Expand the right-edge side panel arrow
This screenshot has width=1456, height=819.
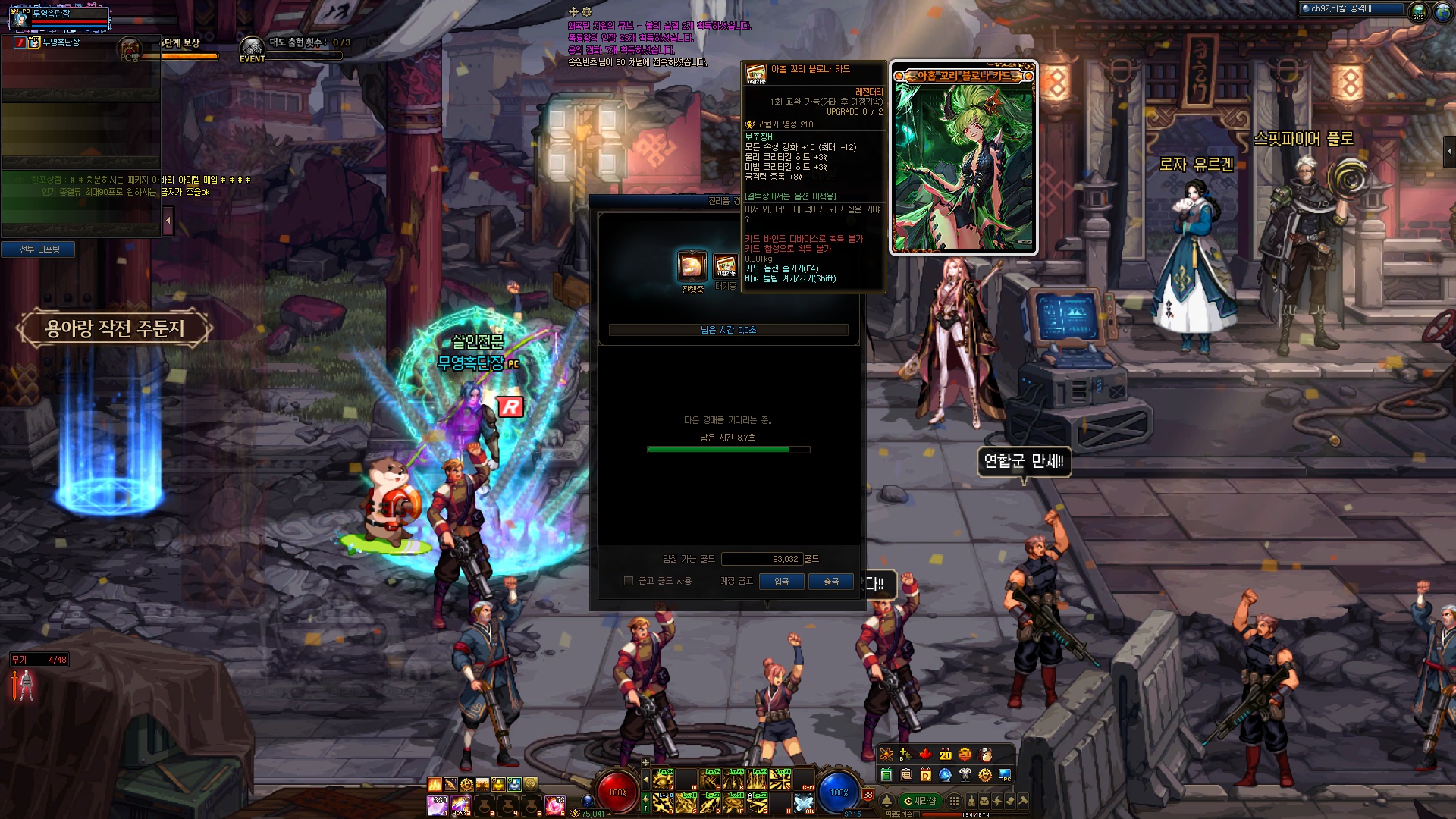1449,152
